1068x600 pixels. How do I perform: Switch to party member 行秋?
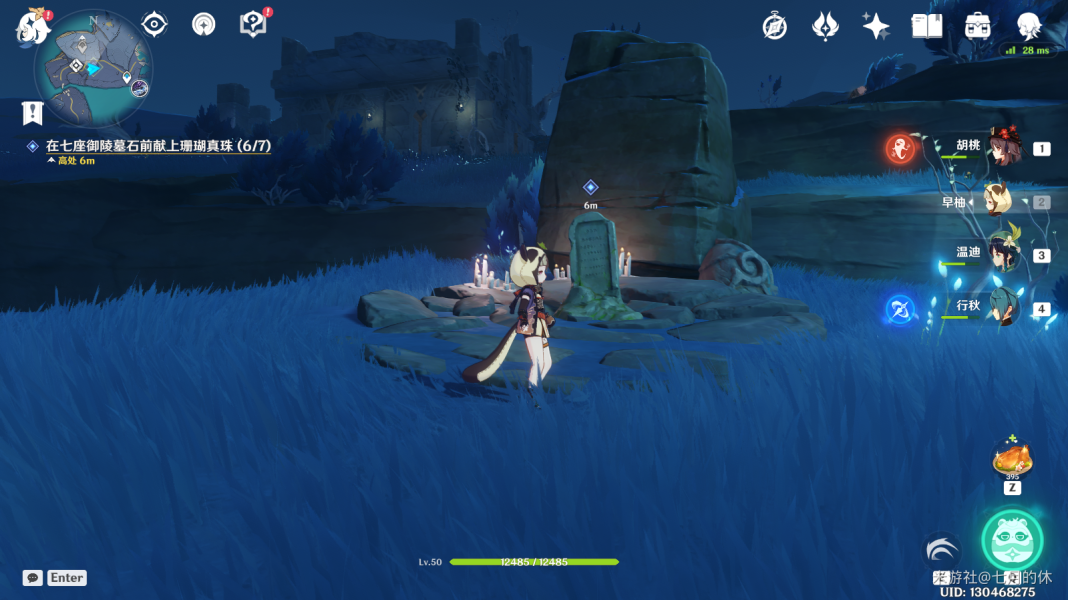(1001, 307)
